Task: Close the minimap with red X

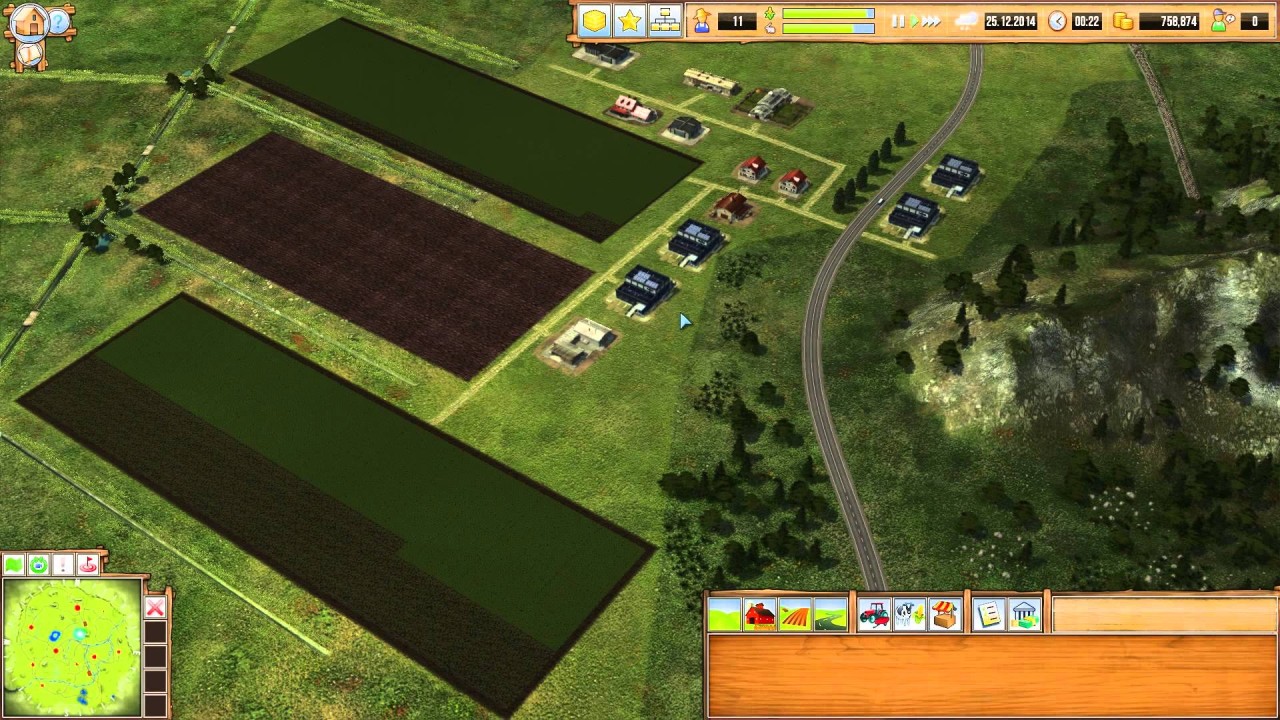Action: tap(155, 607)
